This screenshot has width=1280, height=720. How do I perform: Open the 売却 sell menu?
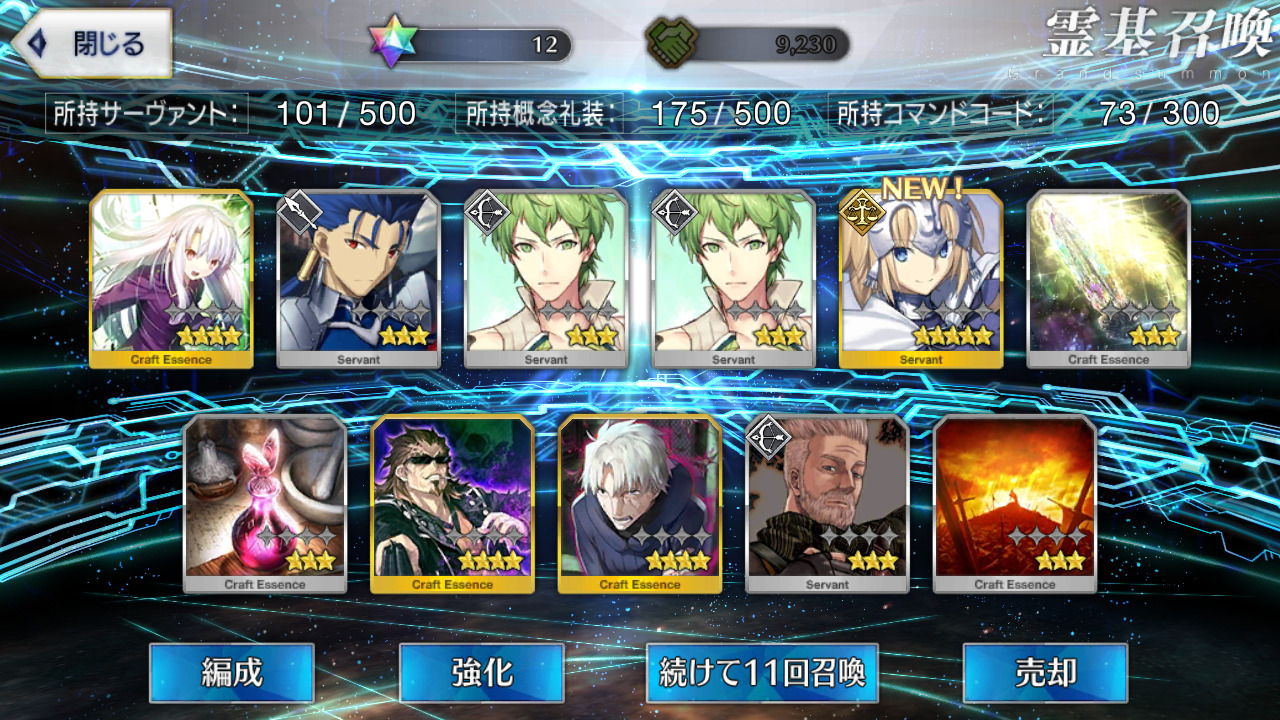[1045, 672]
